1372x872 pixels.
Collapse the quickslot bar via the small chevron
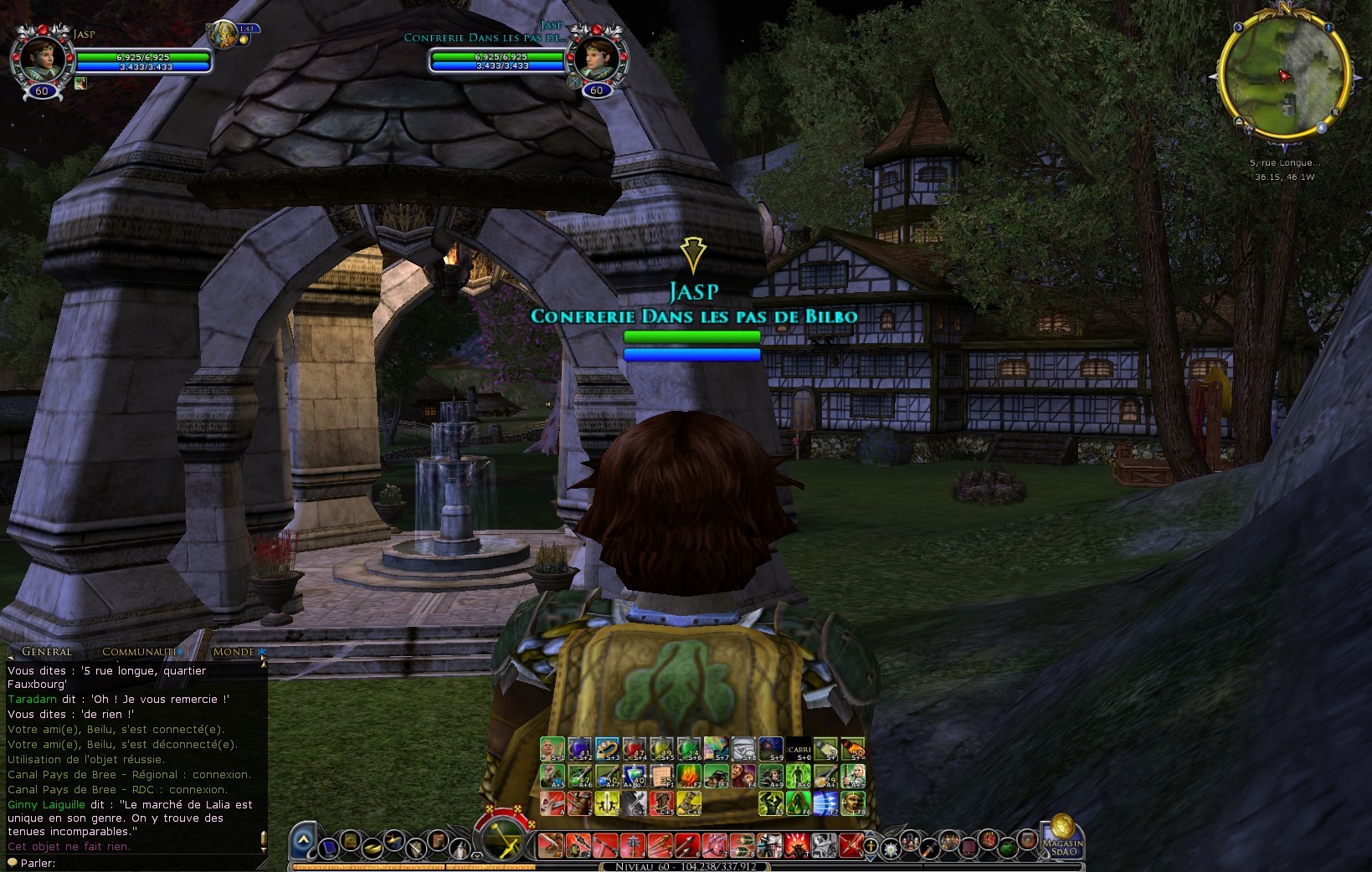click(x=477, y=856)
